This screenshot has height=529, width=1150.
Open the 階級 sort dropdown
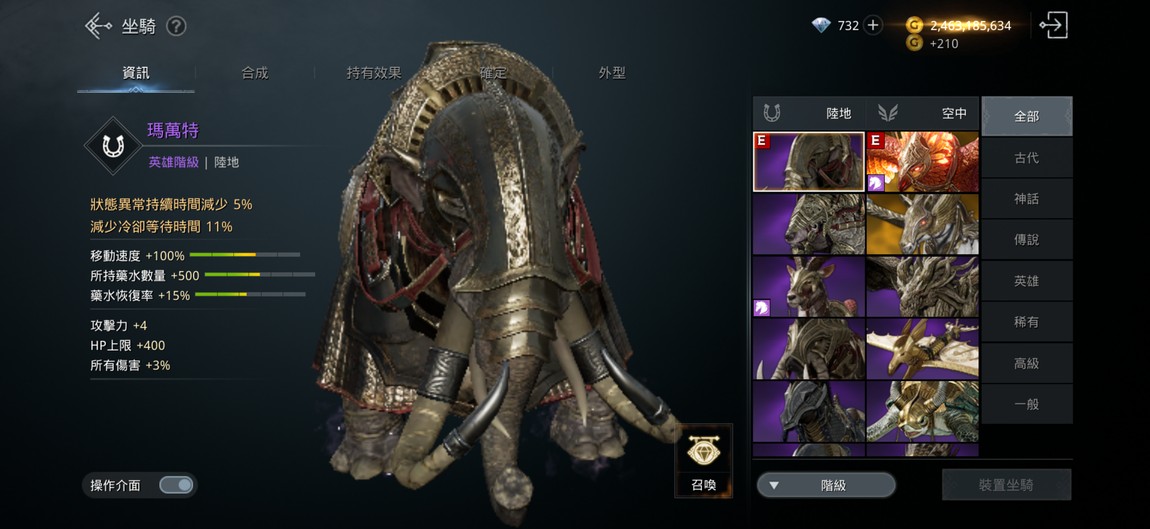[x=825, y=485]
